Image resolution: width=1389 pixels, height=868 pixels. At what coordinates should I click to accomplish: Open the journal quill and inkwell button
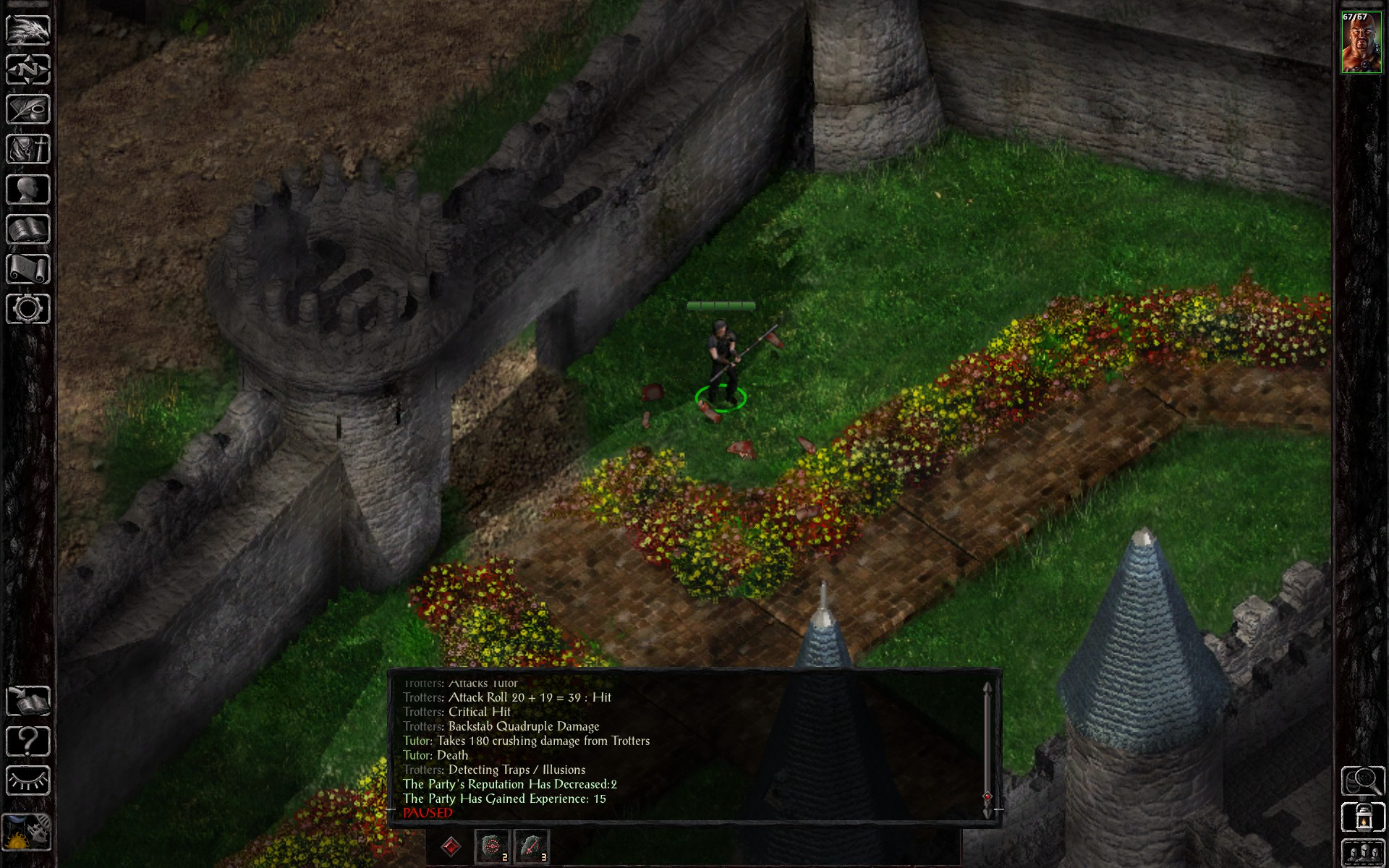(x=28, y=110)
